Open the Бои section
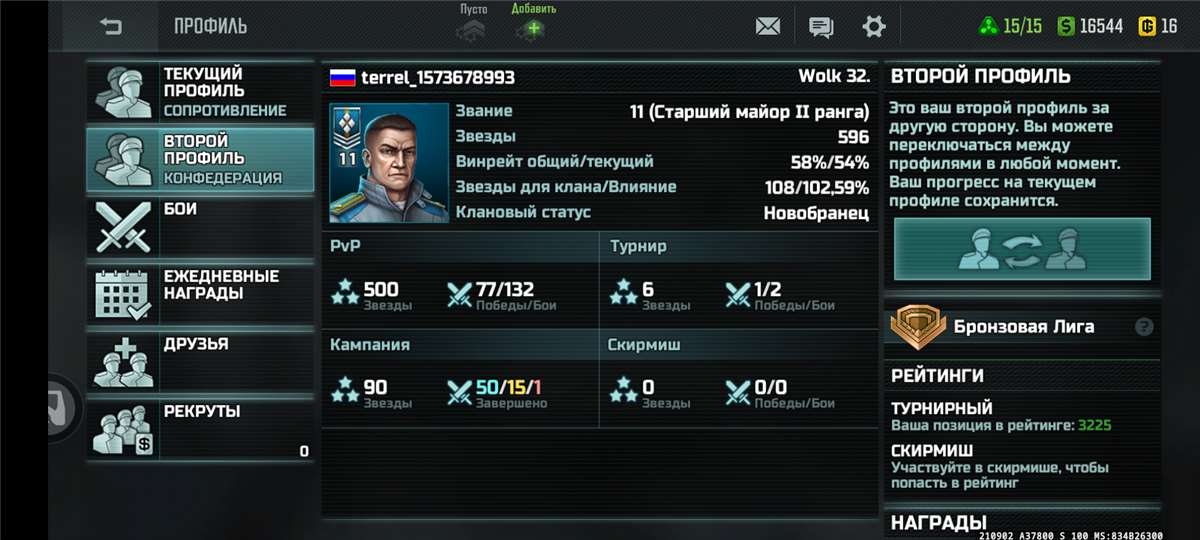Viewport: 1200px width, 540px height. (200, 227)
